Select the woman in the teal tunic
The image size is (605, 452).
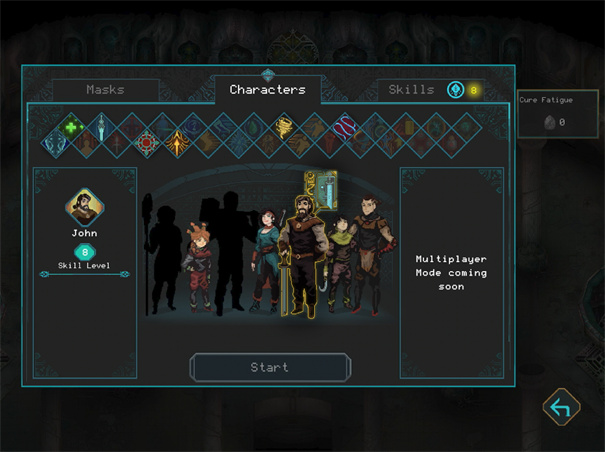(x=266, y=258)
